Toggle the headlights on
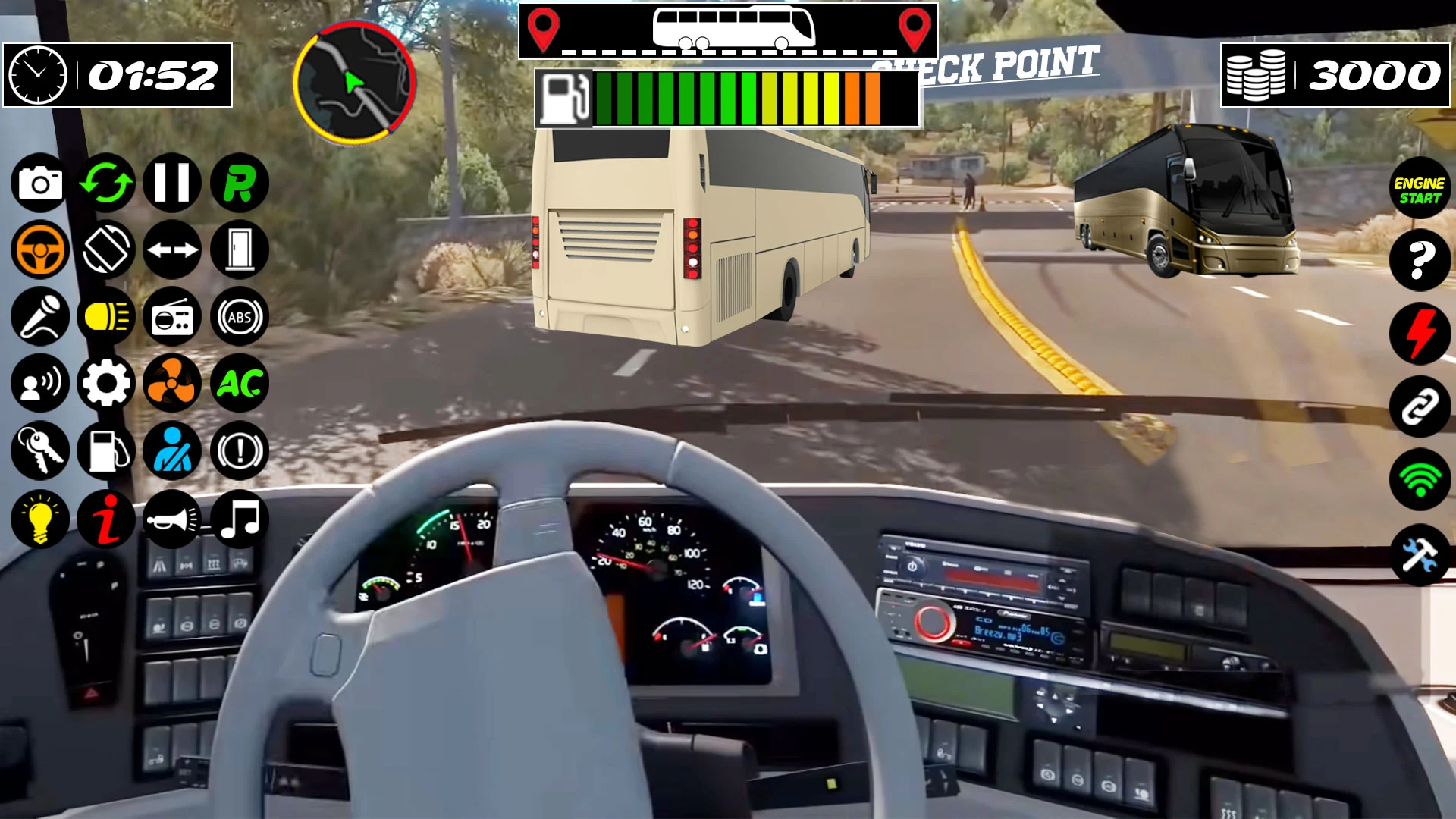 (106, 317)
